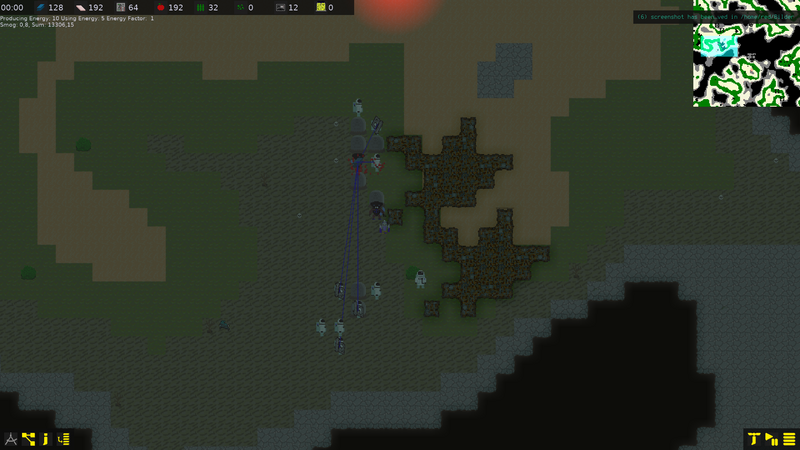Click the yellow letter j icon
The width and height of the screenshot is (800, 450).
pos(46,438)
